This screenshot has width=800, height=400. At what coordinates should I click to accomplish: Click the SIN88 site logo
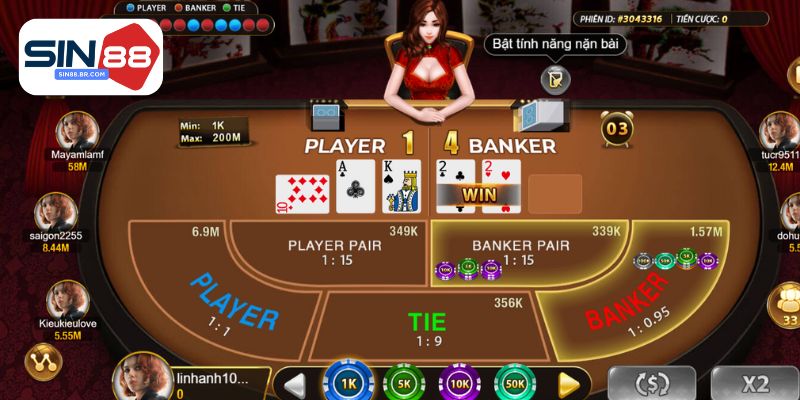[x=92, y=56]
